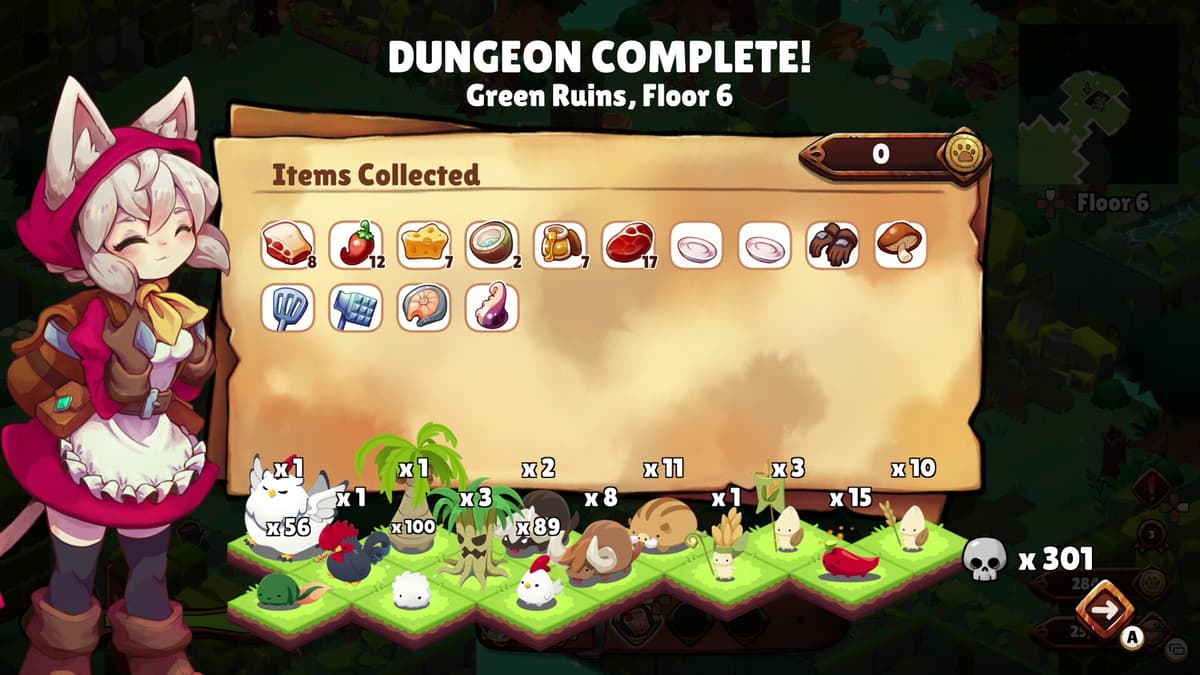Select the honey jar item slot
Image resolution: width=1200 pixels, height=675 pixels.
[560, 245]
